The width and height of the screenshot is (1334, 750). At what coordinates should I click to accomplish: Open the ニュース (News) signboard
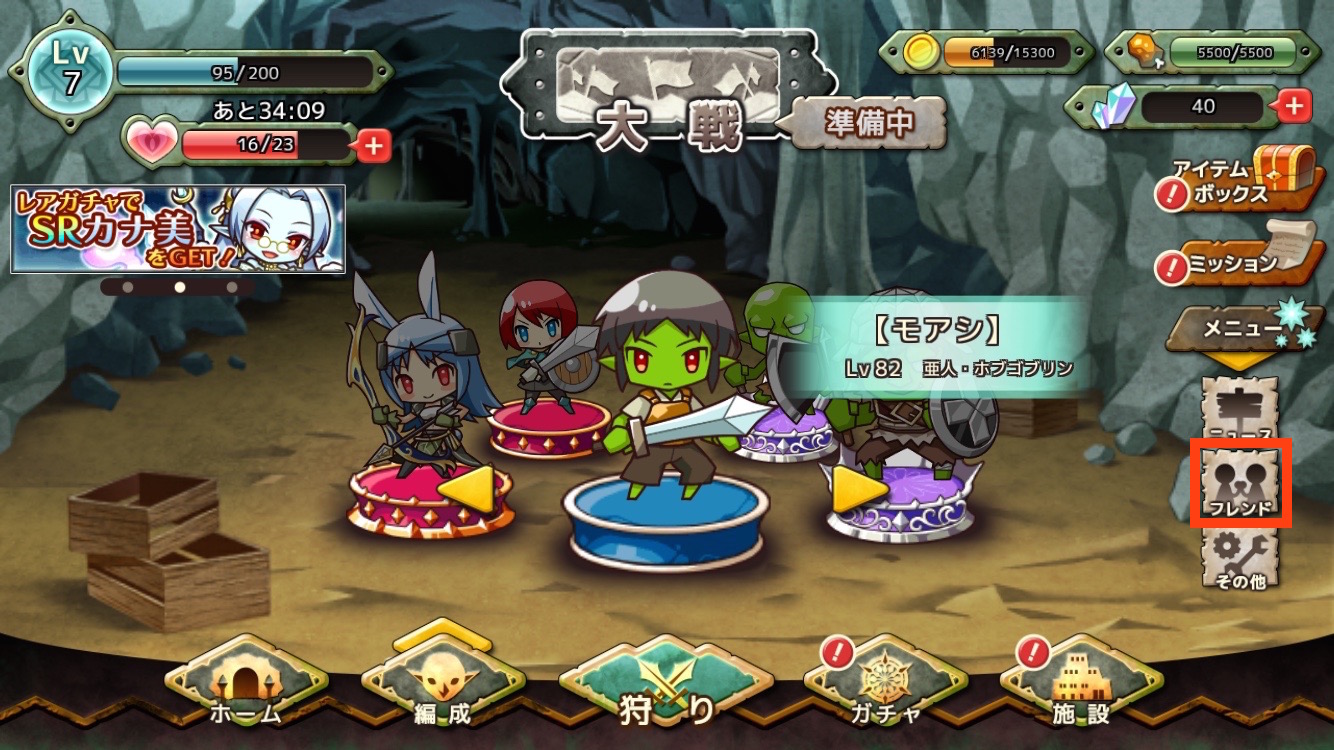tap(1240, 410)
